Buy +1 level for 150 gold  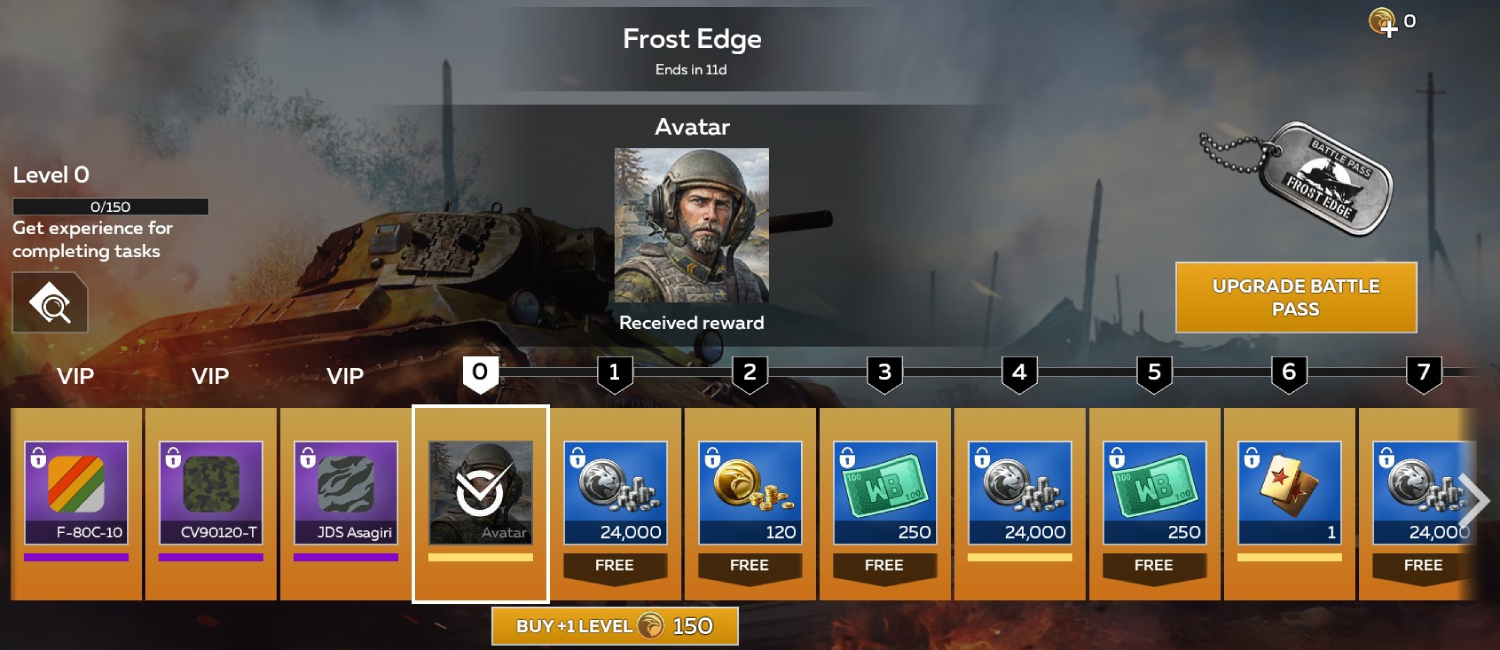click(x=614, y=626)
